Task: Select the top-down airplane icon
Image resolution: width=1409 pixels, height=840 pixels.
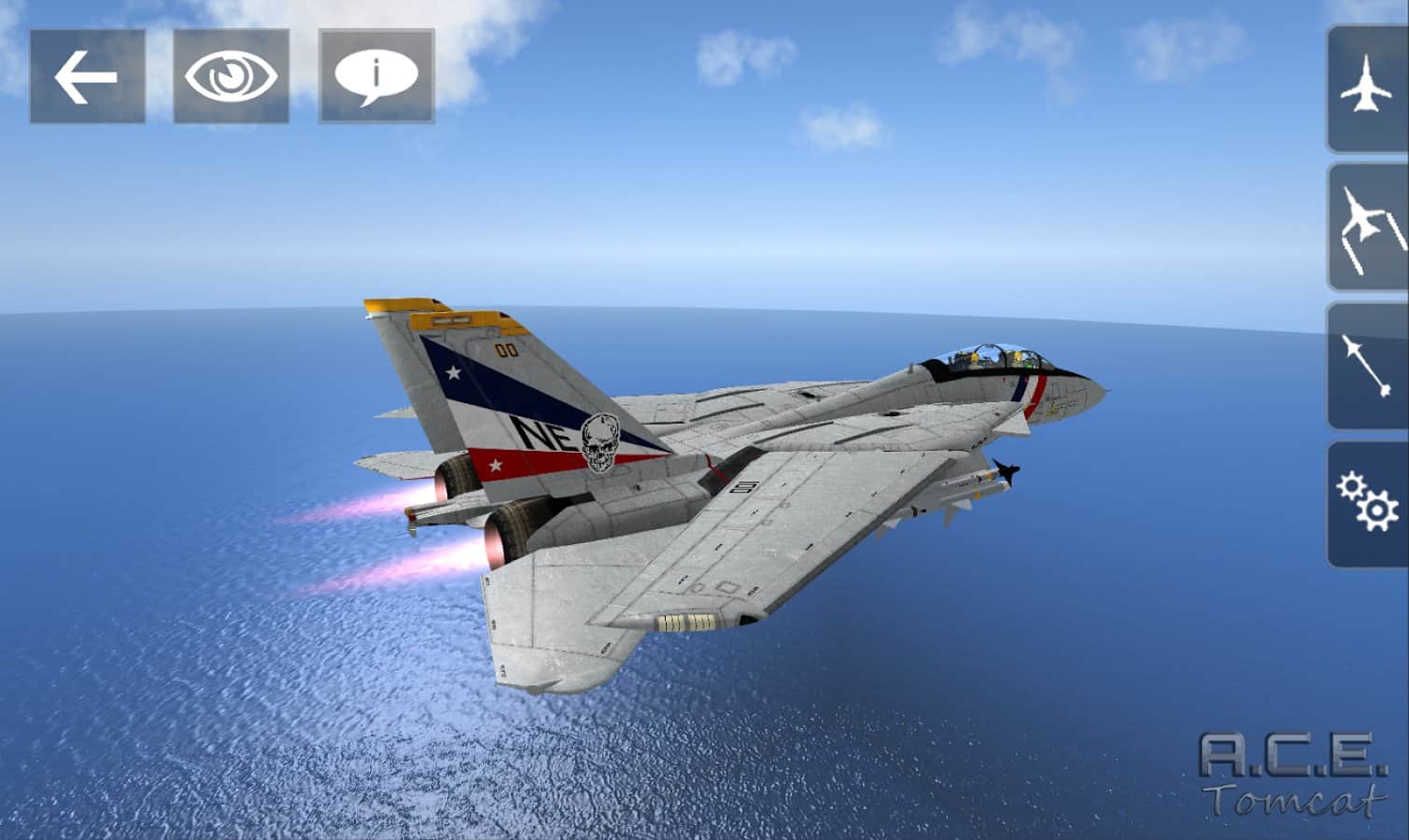Action: tap(1367, 89)
